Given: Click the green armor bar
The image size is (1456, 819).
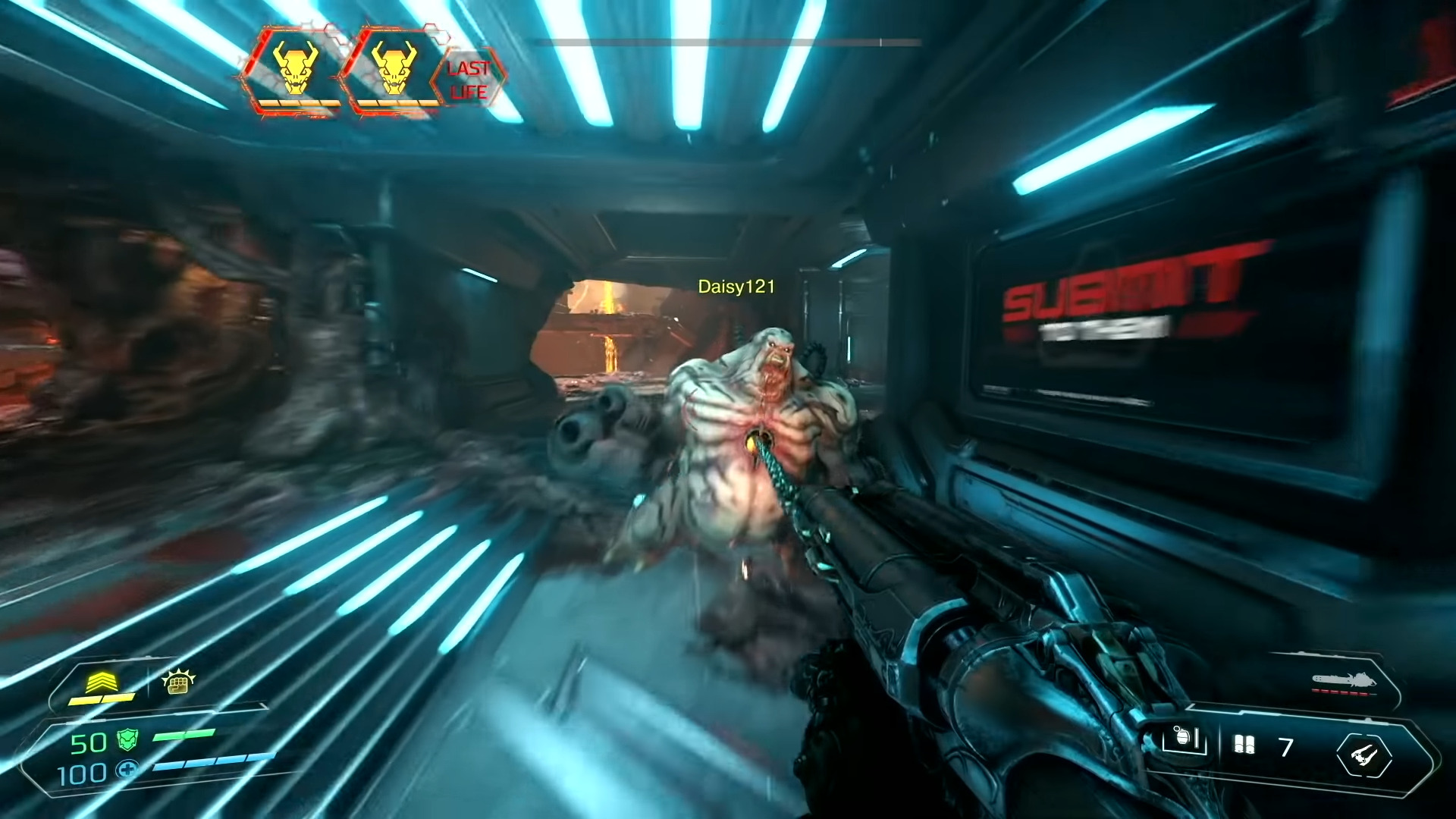Looking at the screenshot, I should tap(182, 734).
